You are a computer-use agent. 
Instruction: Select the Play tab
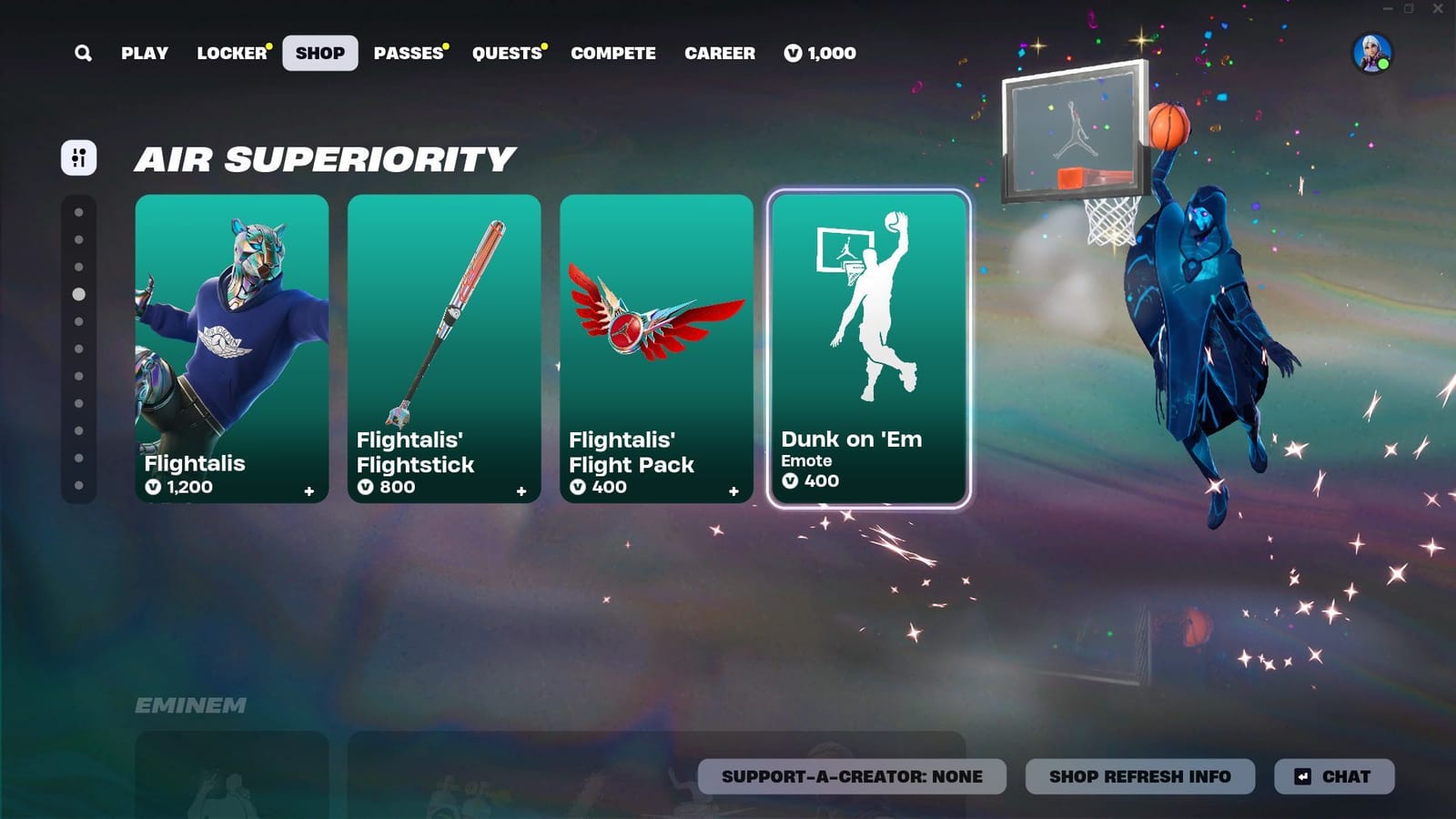pyautogui.click(x=144, y=53)
